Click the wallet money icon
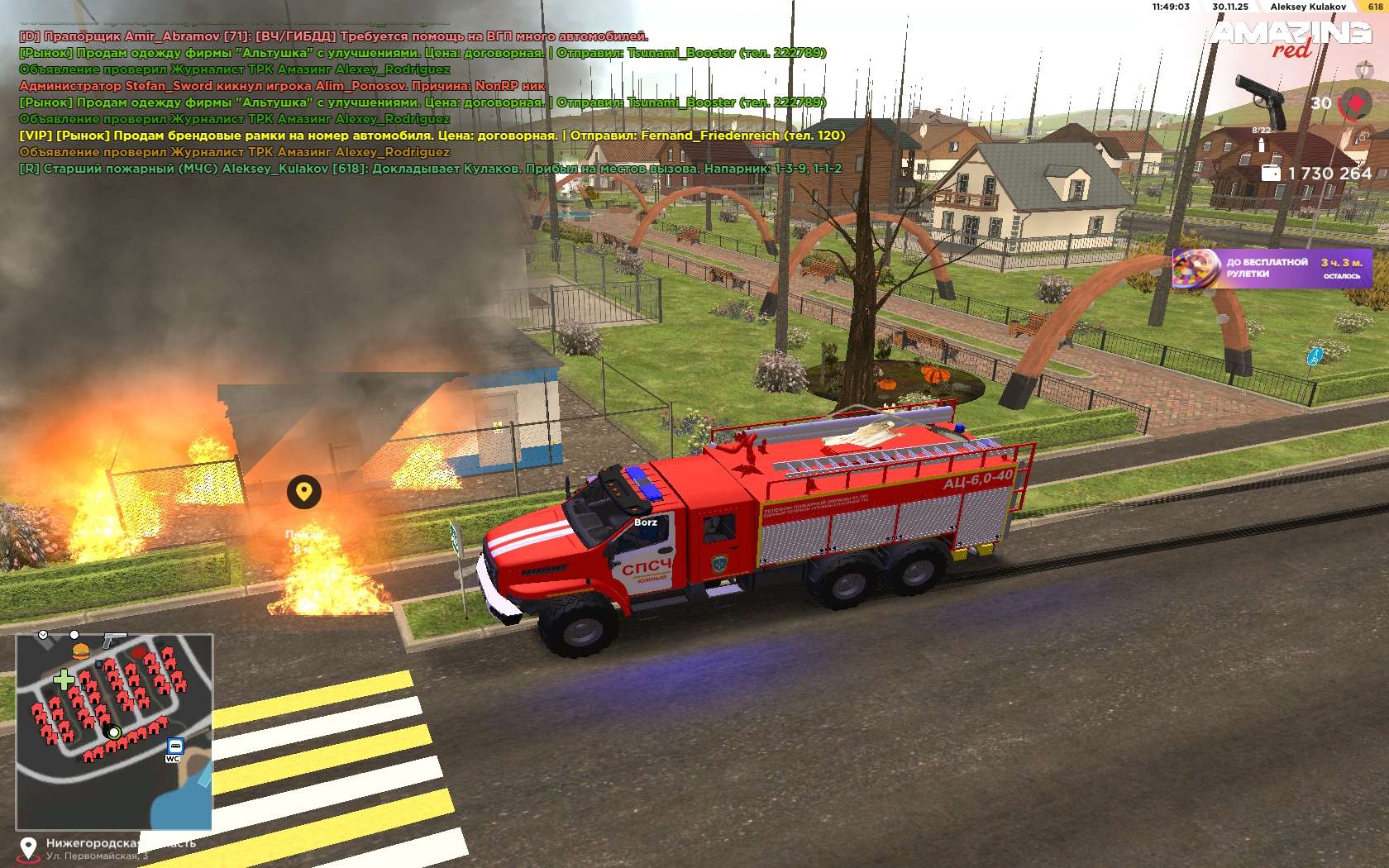Image resolution: width=1389 pixels, height=868 pixels. (x=1271, y=173)
